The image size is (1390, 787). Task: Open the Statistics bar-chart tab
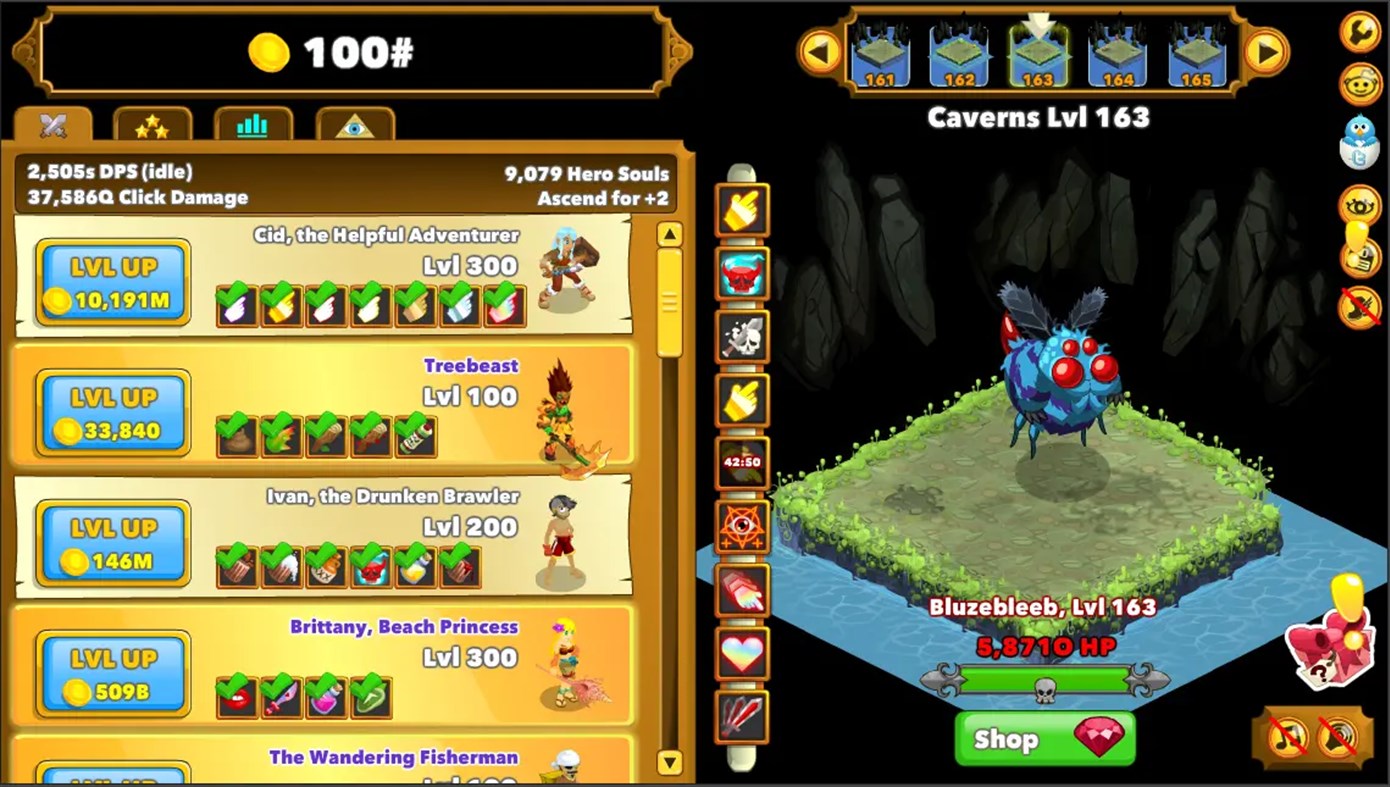tap(253, 125)
